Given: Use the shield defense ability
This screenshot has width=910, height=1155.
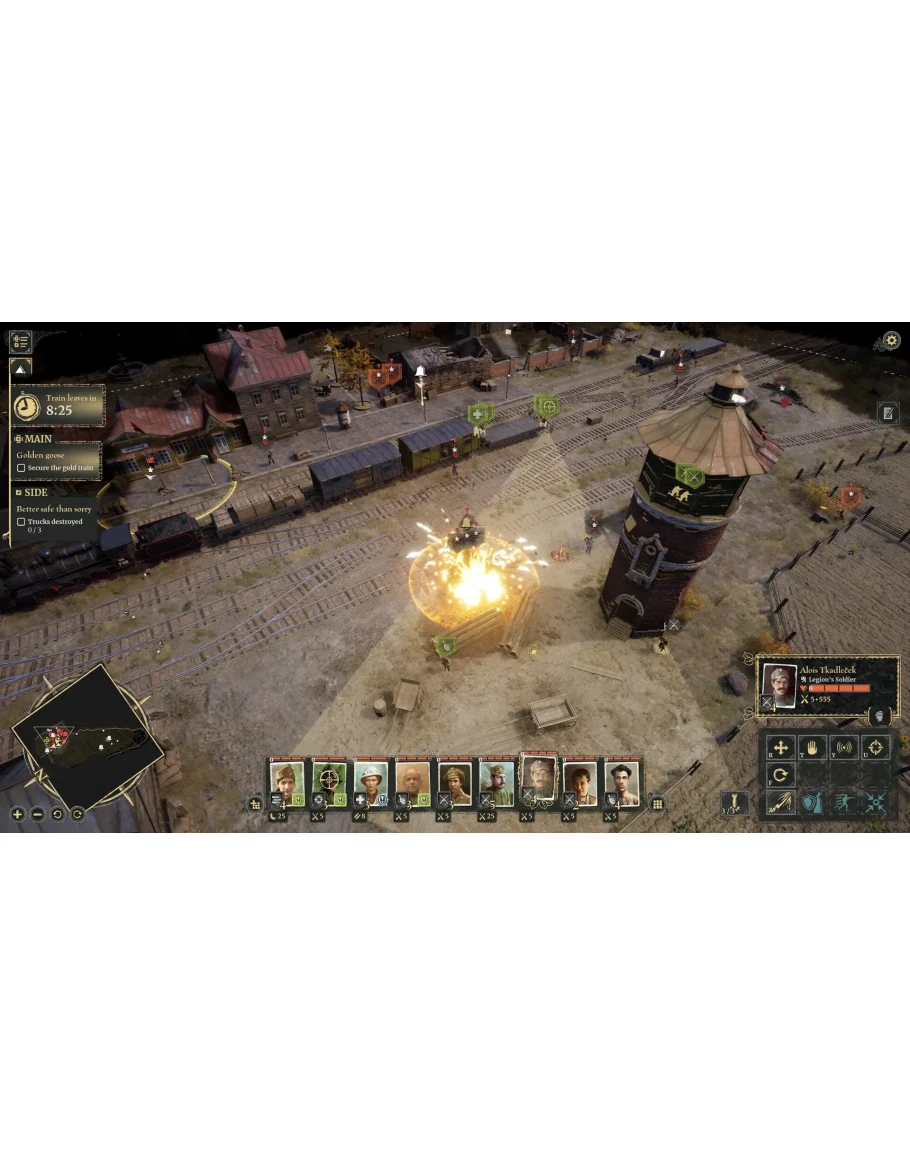Looking at the screenshot, I should point(812,802).
